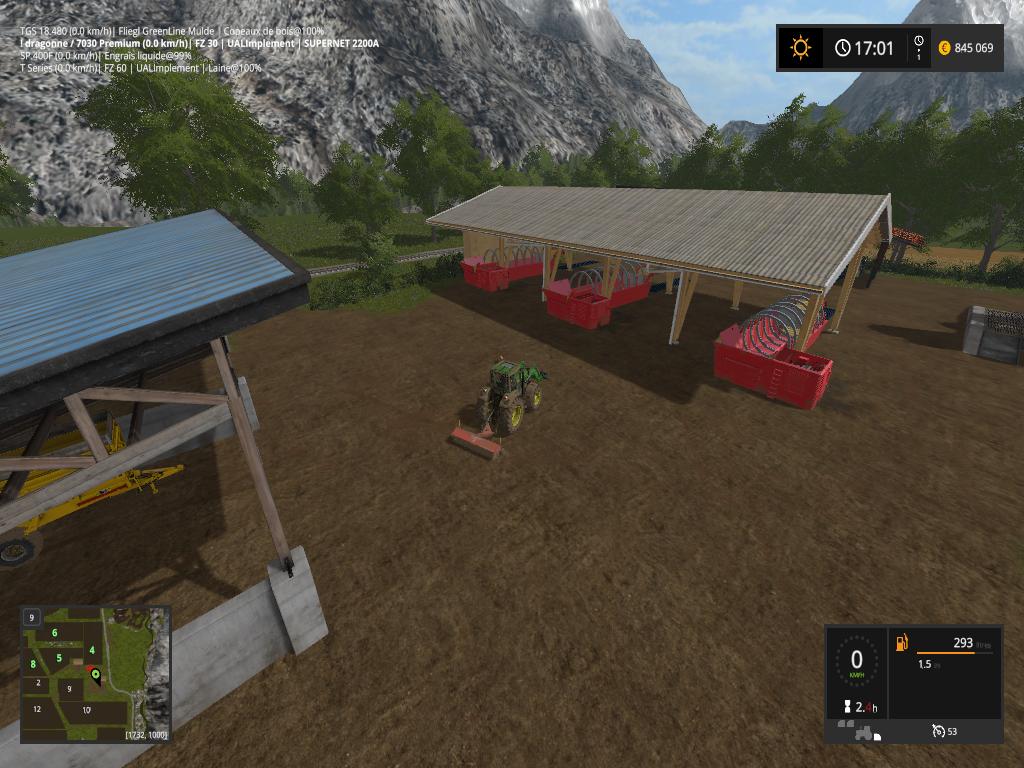The height and width of the screenshot is (768, 1024).
Task: Select field 10 on the minimap
Action: [x=87, y=710]
